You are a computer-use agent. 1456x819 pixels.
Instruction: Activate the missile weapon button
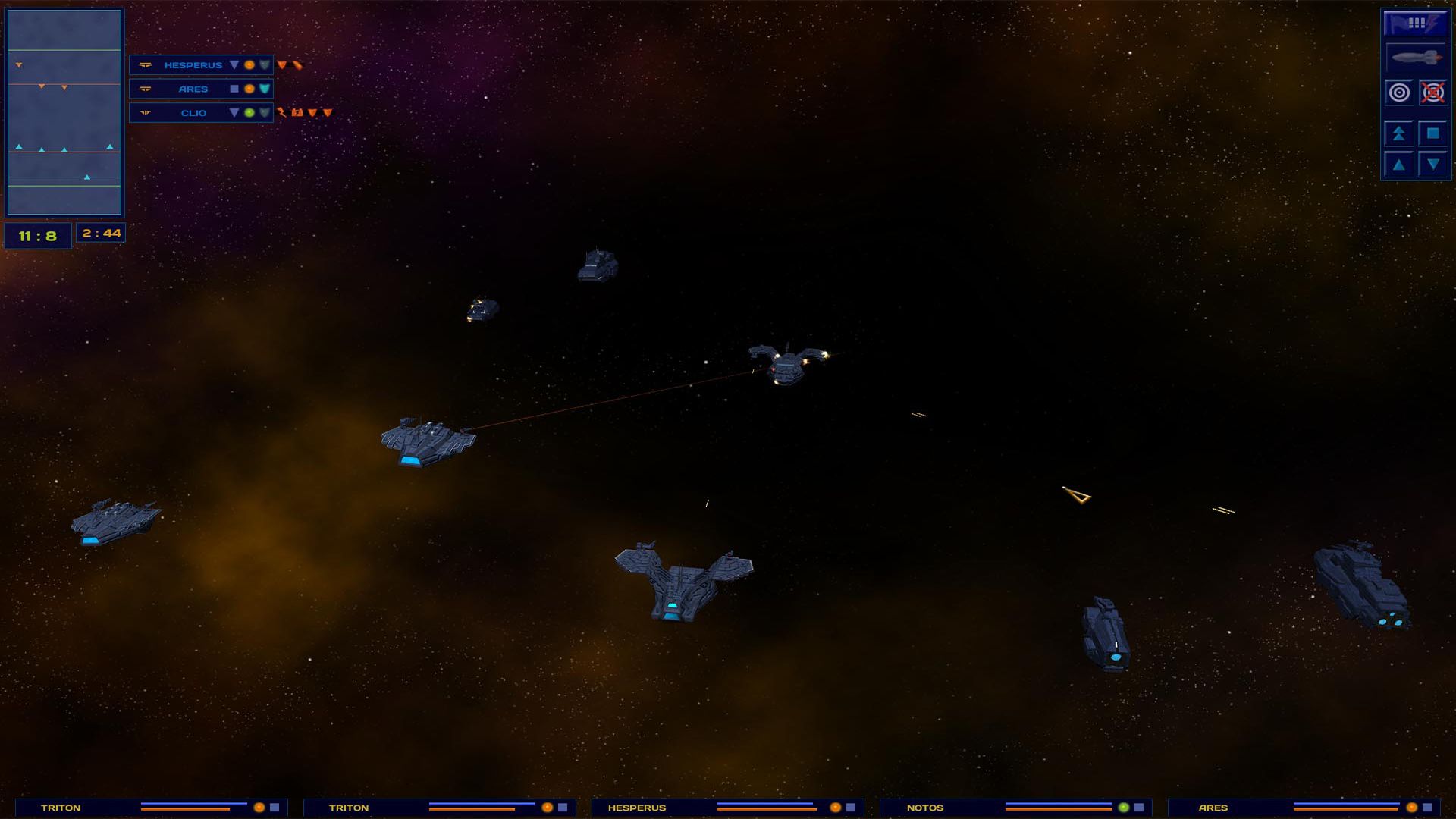coord(1415,58)
